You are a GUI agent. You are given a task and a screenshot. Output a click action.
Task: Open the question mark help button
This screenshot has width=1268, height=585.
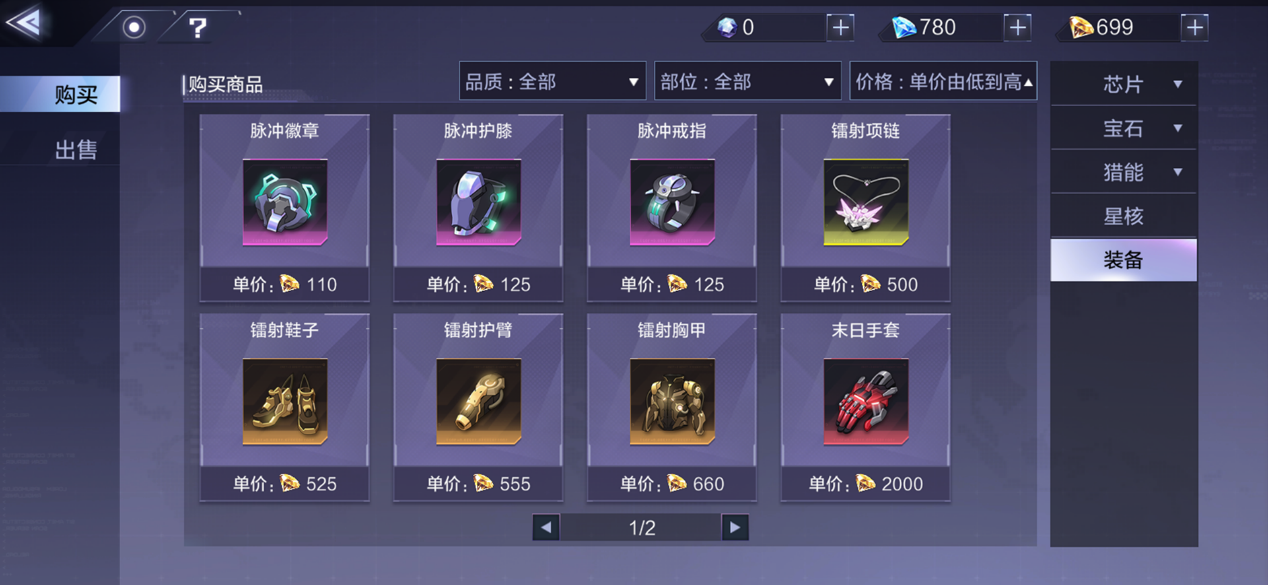coord(198,28)
